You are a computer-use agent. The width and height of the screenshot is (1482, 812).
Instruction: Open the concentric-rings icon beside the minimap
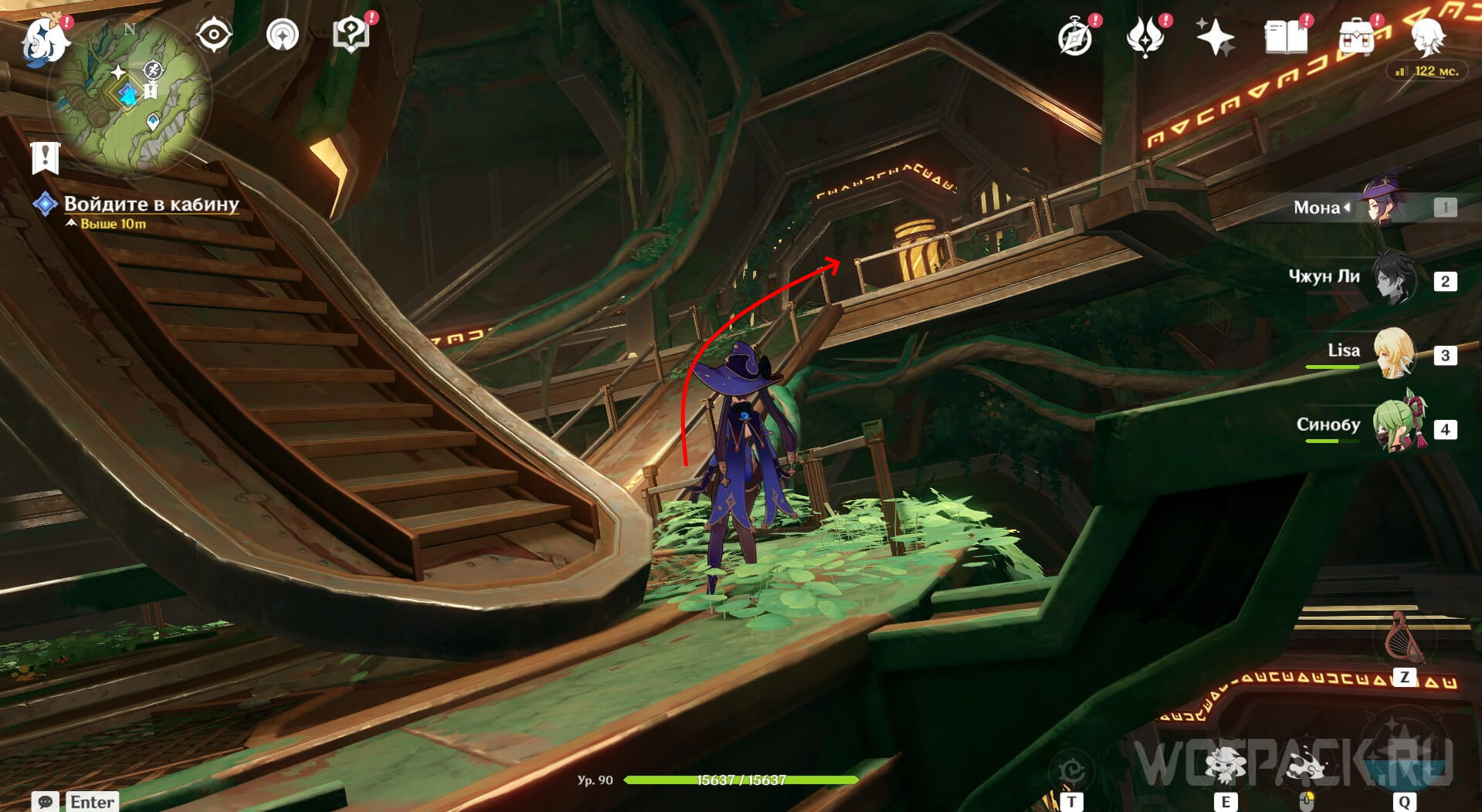click(x=283, y=35)
